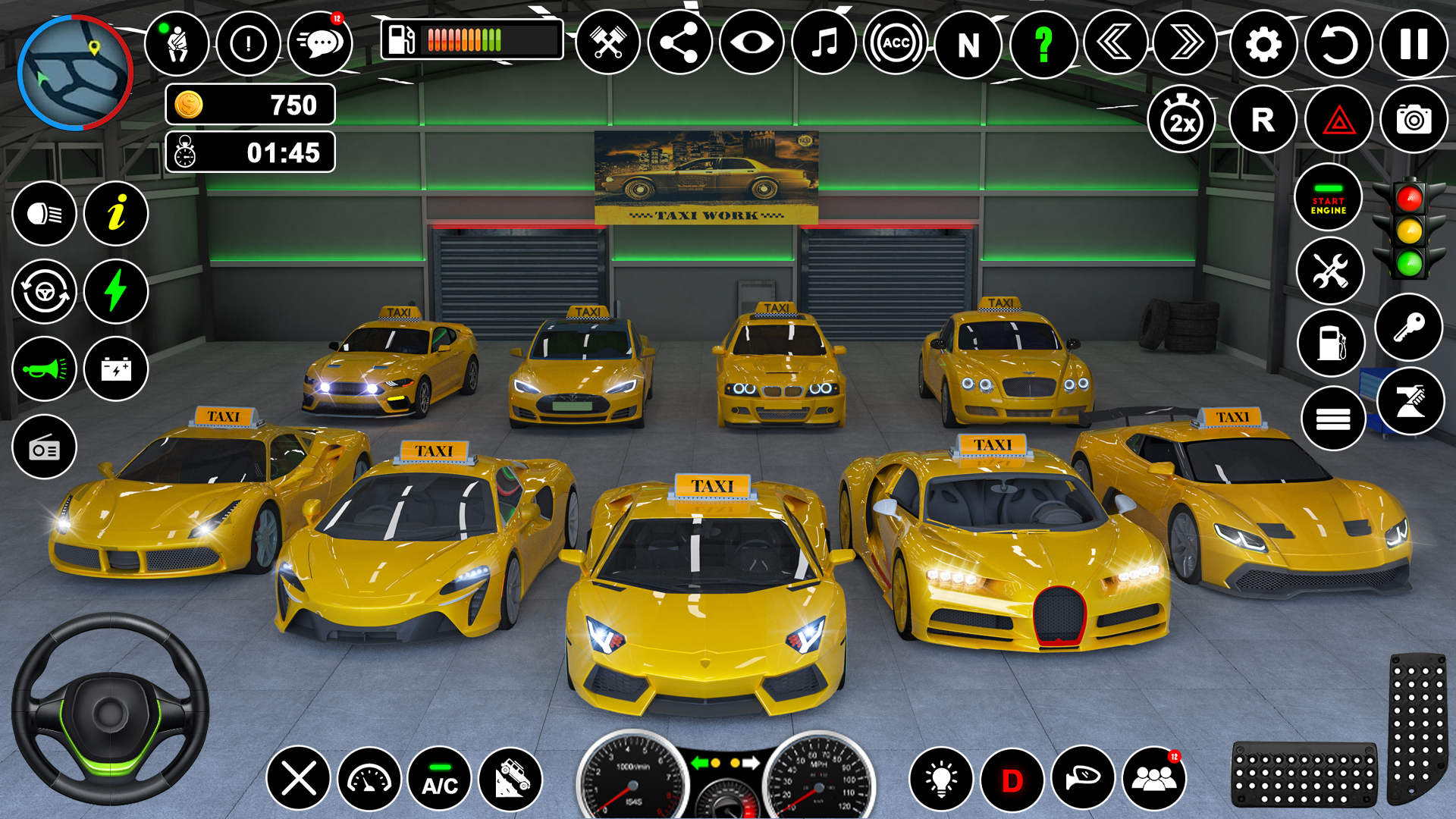The height and width of the screenshot is (819, 1456).
Task: Select the N neutral gear button
Action: [x=968, y=44]
